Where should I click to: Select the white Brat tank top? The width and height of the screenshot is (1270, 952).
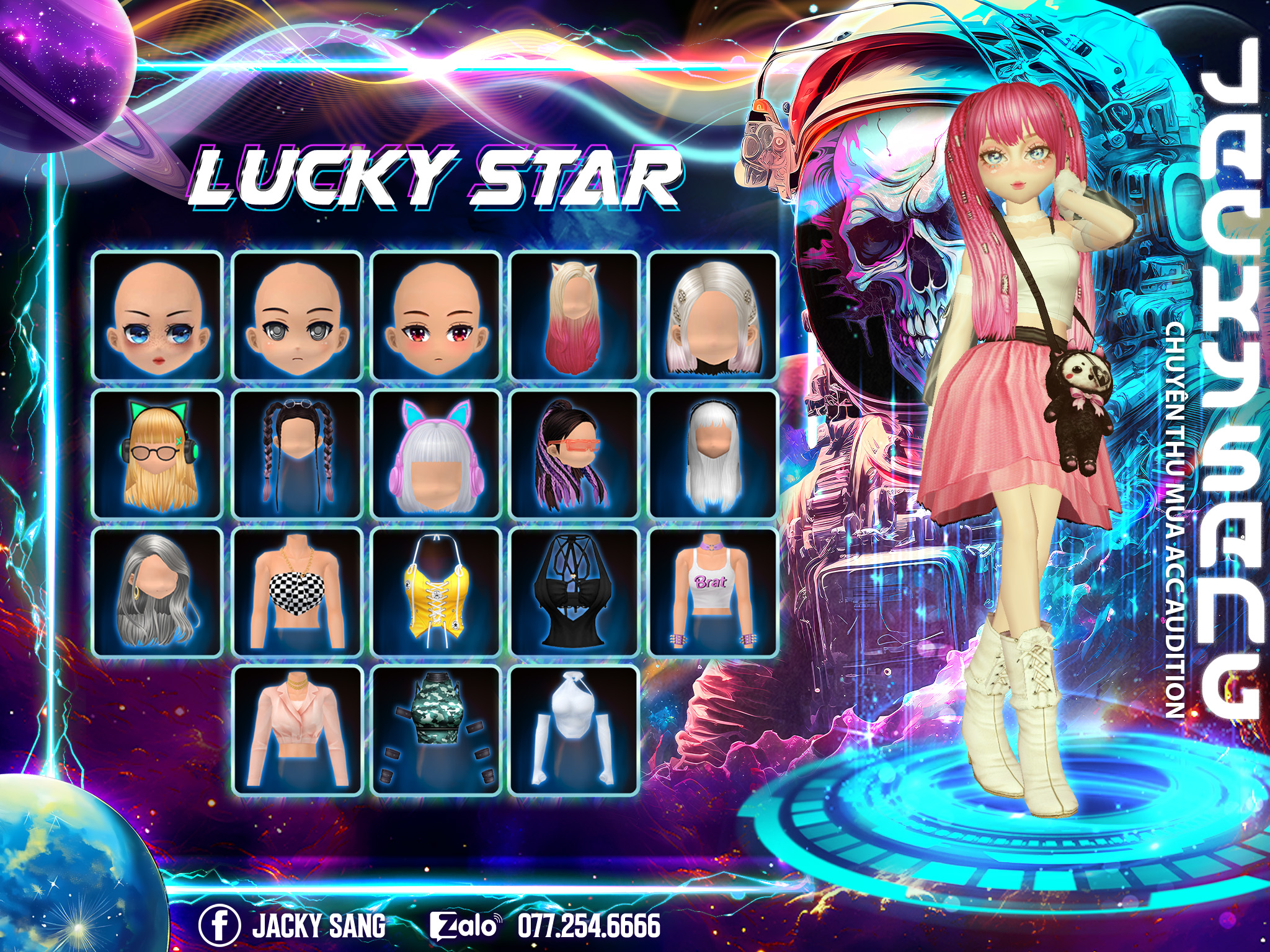[x=713, y=593]
